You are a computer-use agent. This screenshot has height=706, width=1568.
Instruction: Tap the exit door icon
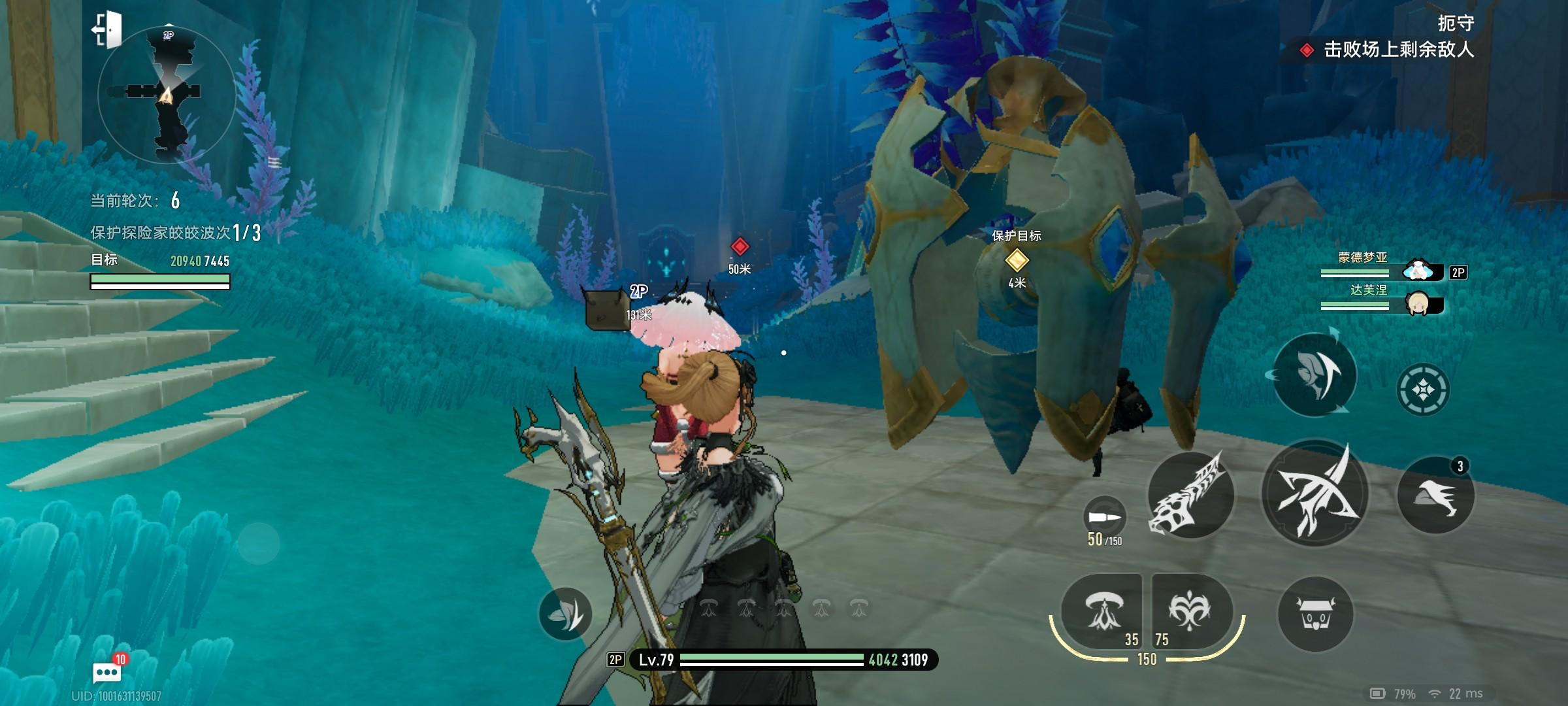pos(108,29)
